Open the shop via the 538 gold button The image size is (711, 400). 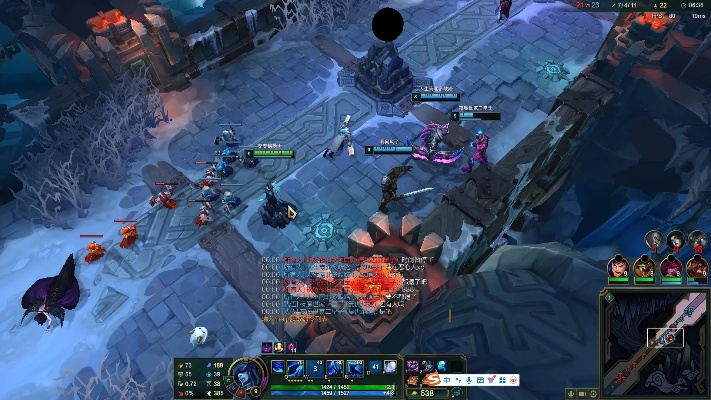pos(428,393)
